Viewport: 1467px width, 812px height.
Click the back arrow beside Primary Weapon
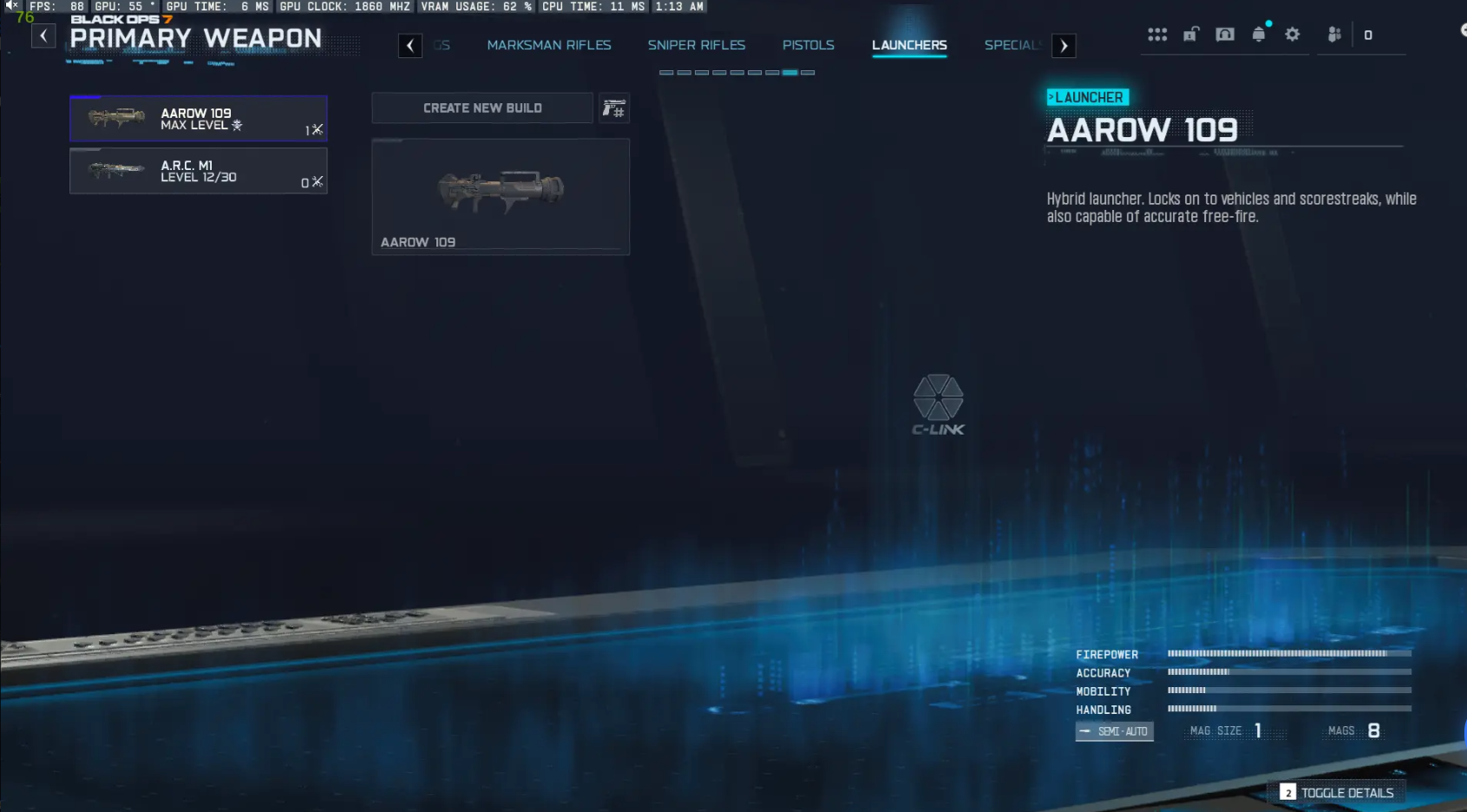[43, 36]
